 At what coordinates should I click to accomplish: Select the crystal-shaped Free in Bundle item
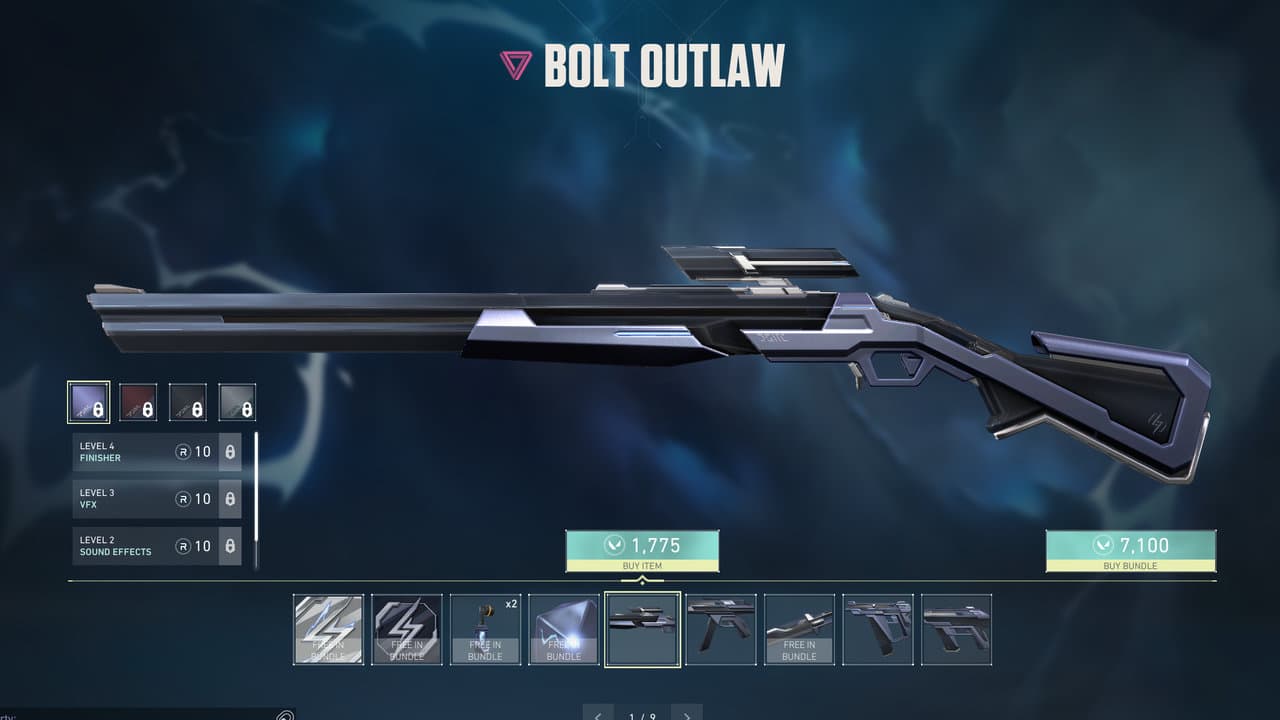pos(563,628)
